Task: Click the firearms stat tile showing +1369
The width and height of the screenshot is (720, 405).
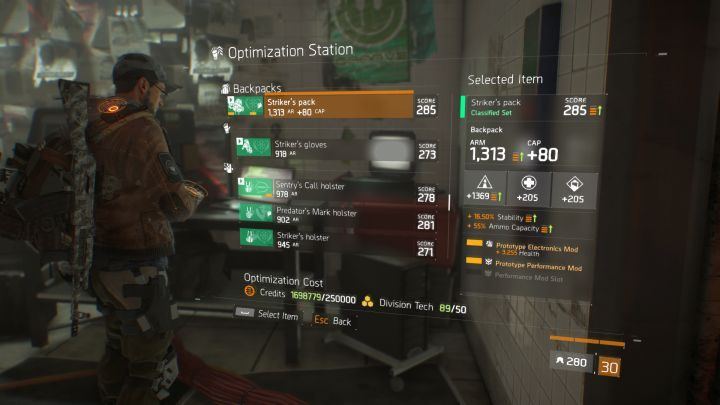Action: 483,188
